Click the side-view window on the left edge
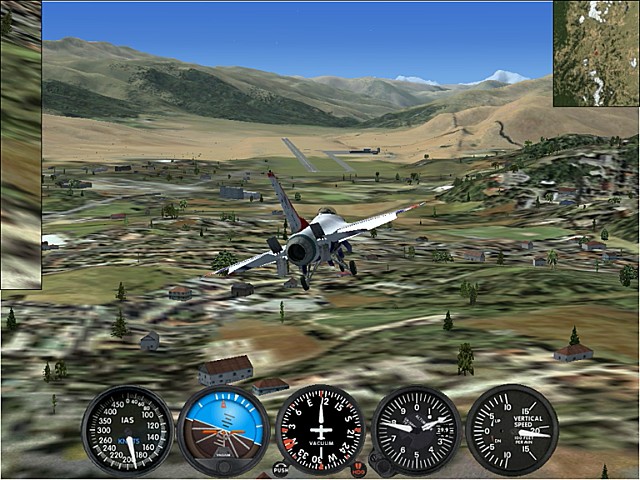Image resolution: width=640 pixels, height=480 pixels. coord(20,145)
